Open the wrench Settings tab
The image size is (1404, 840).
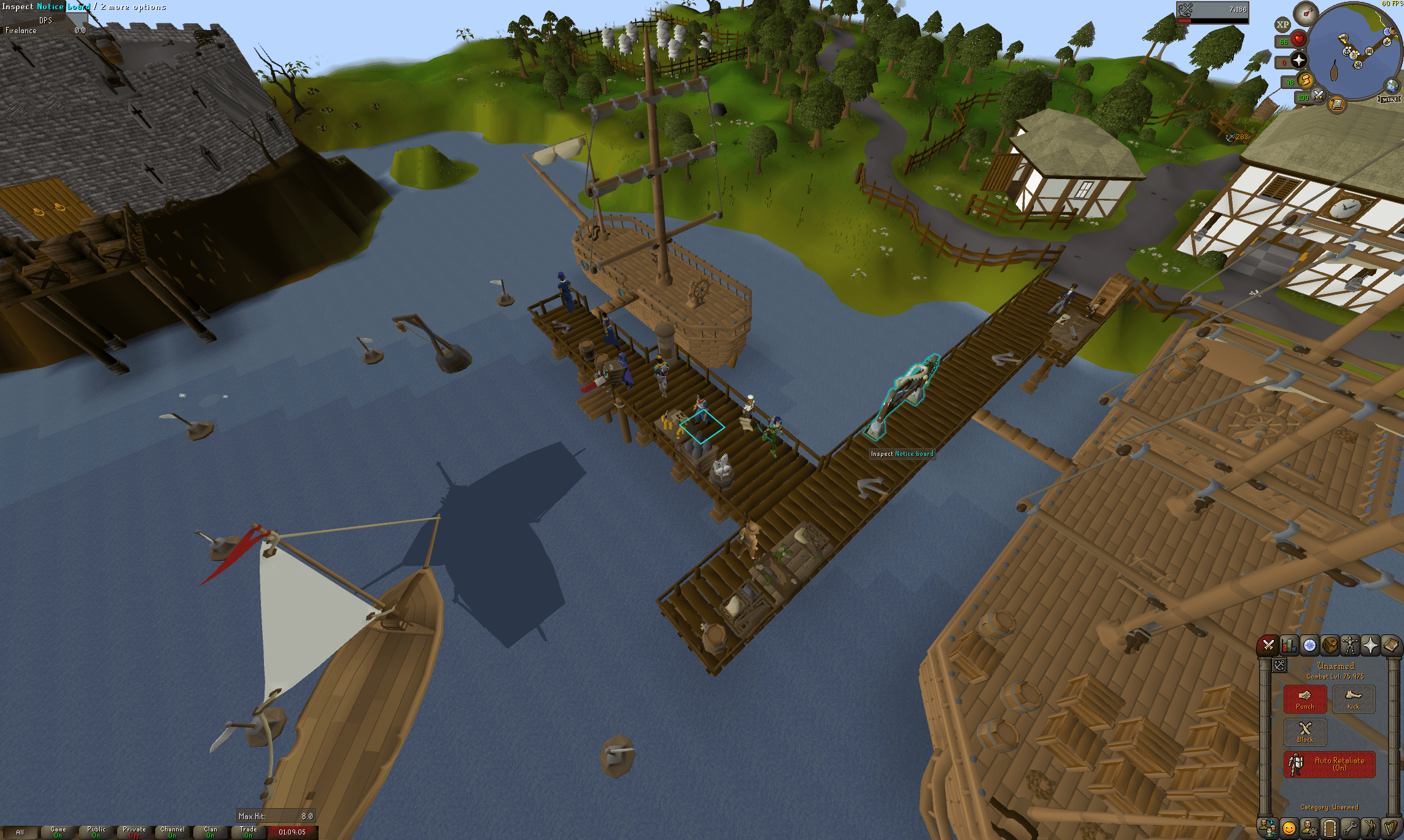pyautogui.click(x=1350, y=828)
